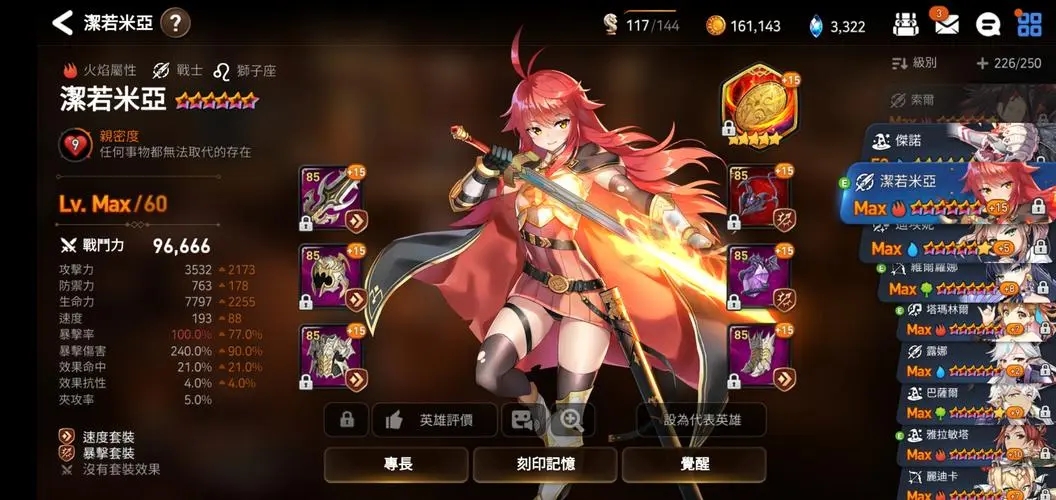Expand hero capacity with the plus 226/250
Screen dimensions: 1056x500
[1010, 63]
